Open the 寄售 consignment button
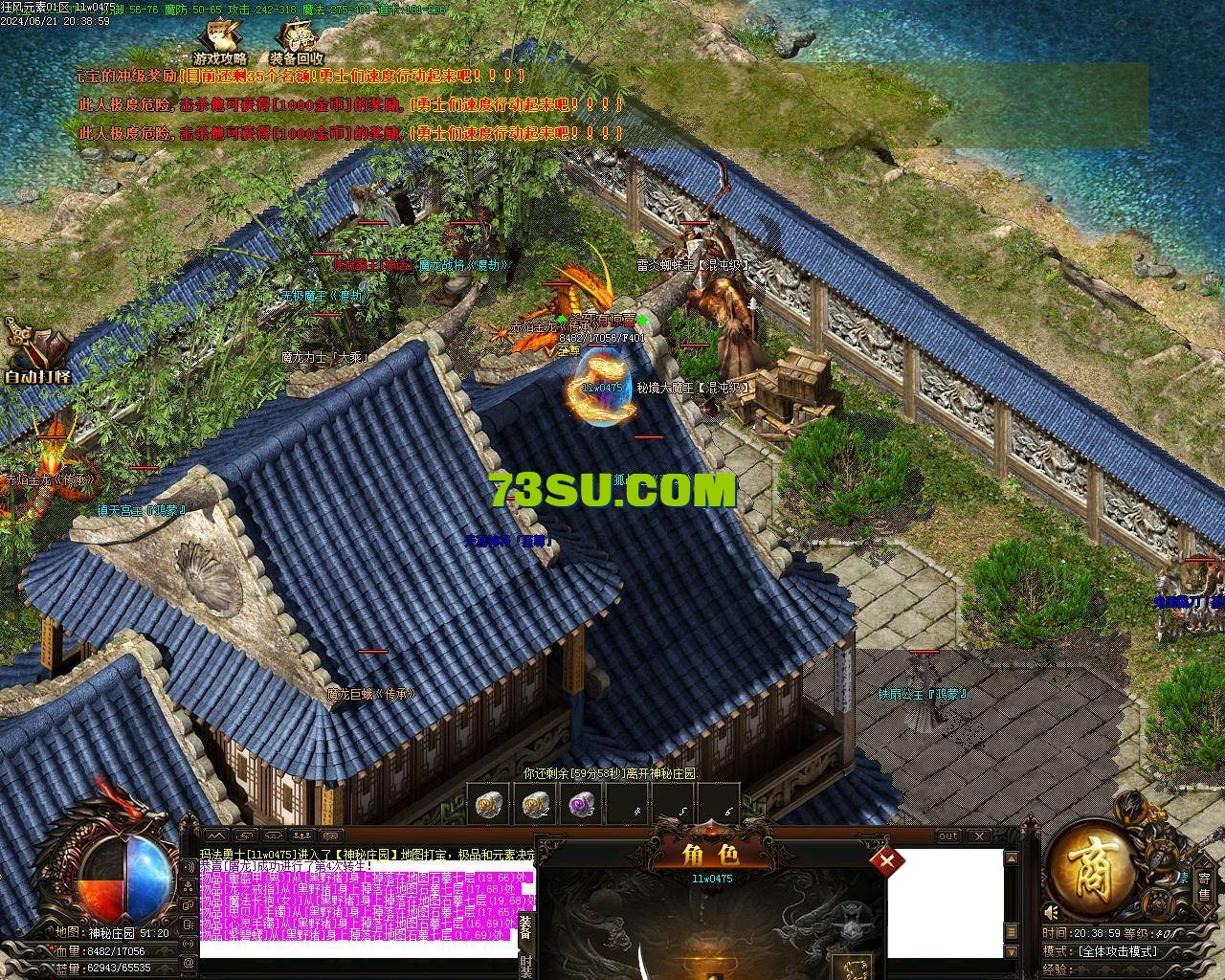 pos(1204,885)
